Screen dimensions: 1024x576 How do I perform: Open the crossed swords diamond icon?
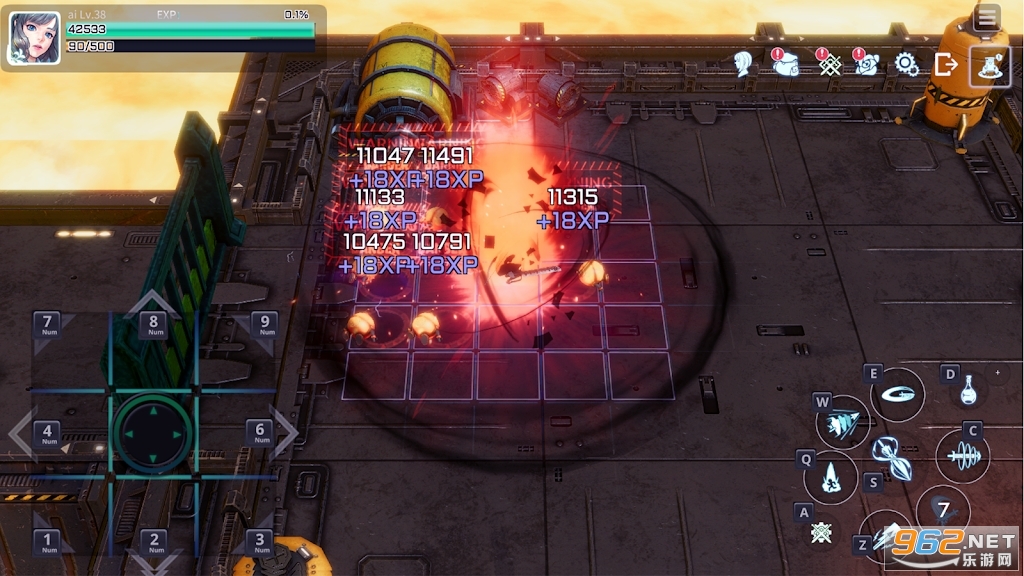click(x=829, y=64)
